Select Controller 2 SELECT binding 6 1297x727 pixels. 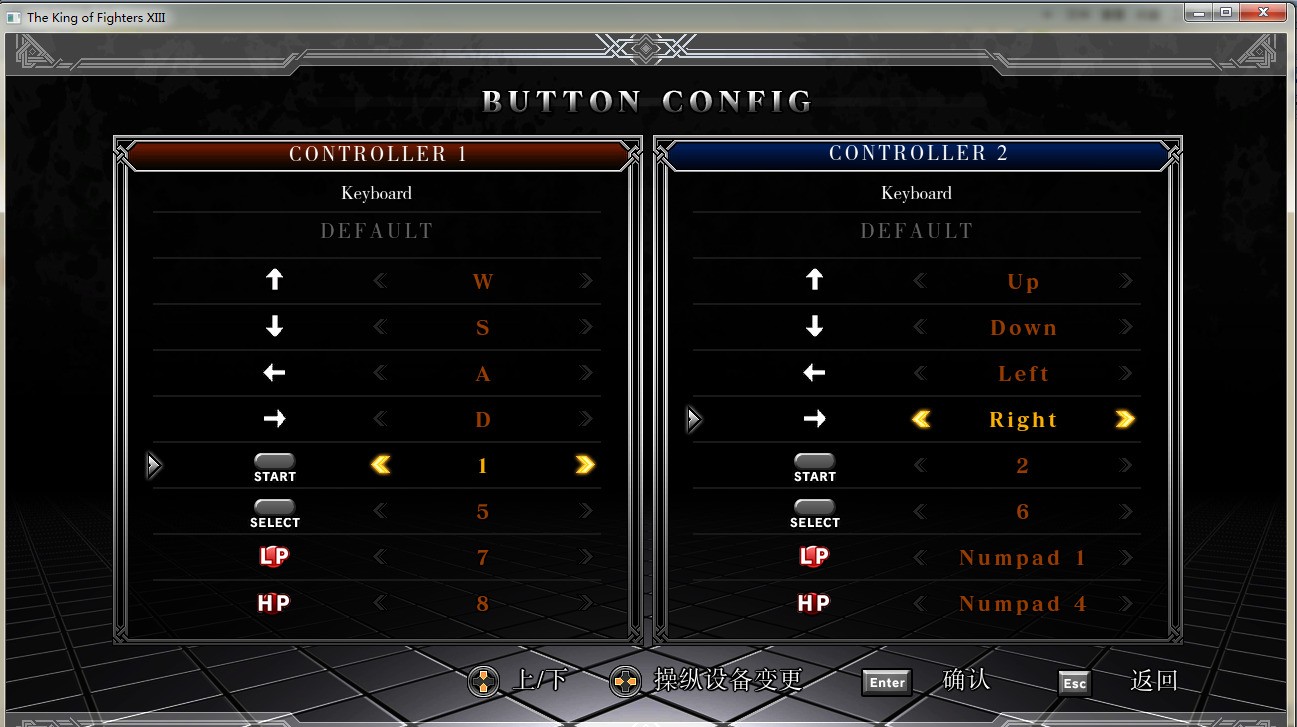click(x=1023, y=512)
